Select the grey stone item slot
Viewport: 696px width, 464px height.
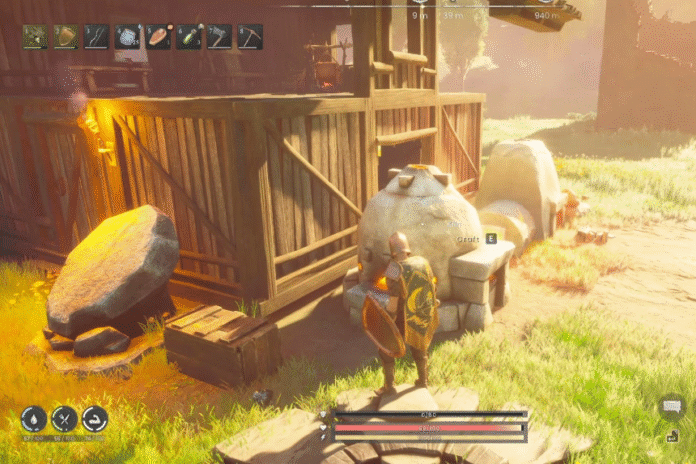pyautogui.click(x=128, y=37)
